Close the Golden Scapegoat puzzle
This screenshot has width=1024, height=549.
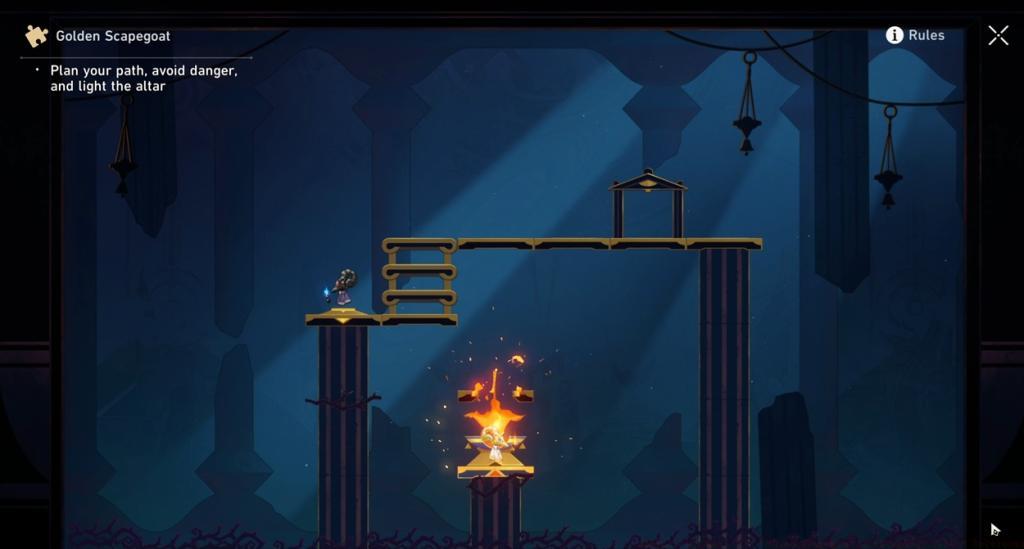point(998,35)
